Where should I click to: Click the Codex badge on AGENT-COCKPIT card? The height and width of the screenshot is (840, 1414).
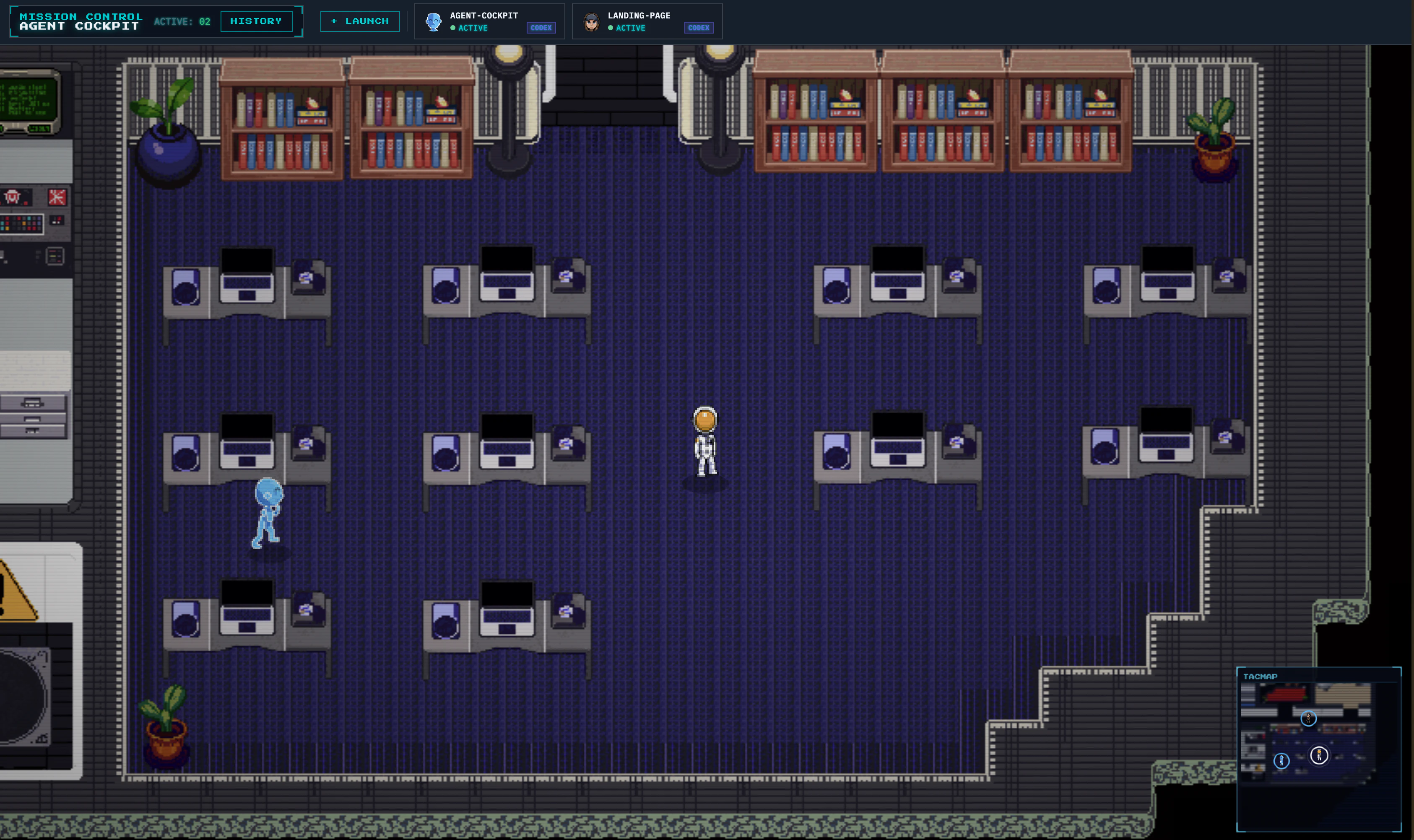541,28
